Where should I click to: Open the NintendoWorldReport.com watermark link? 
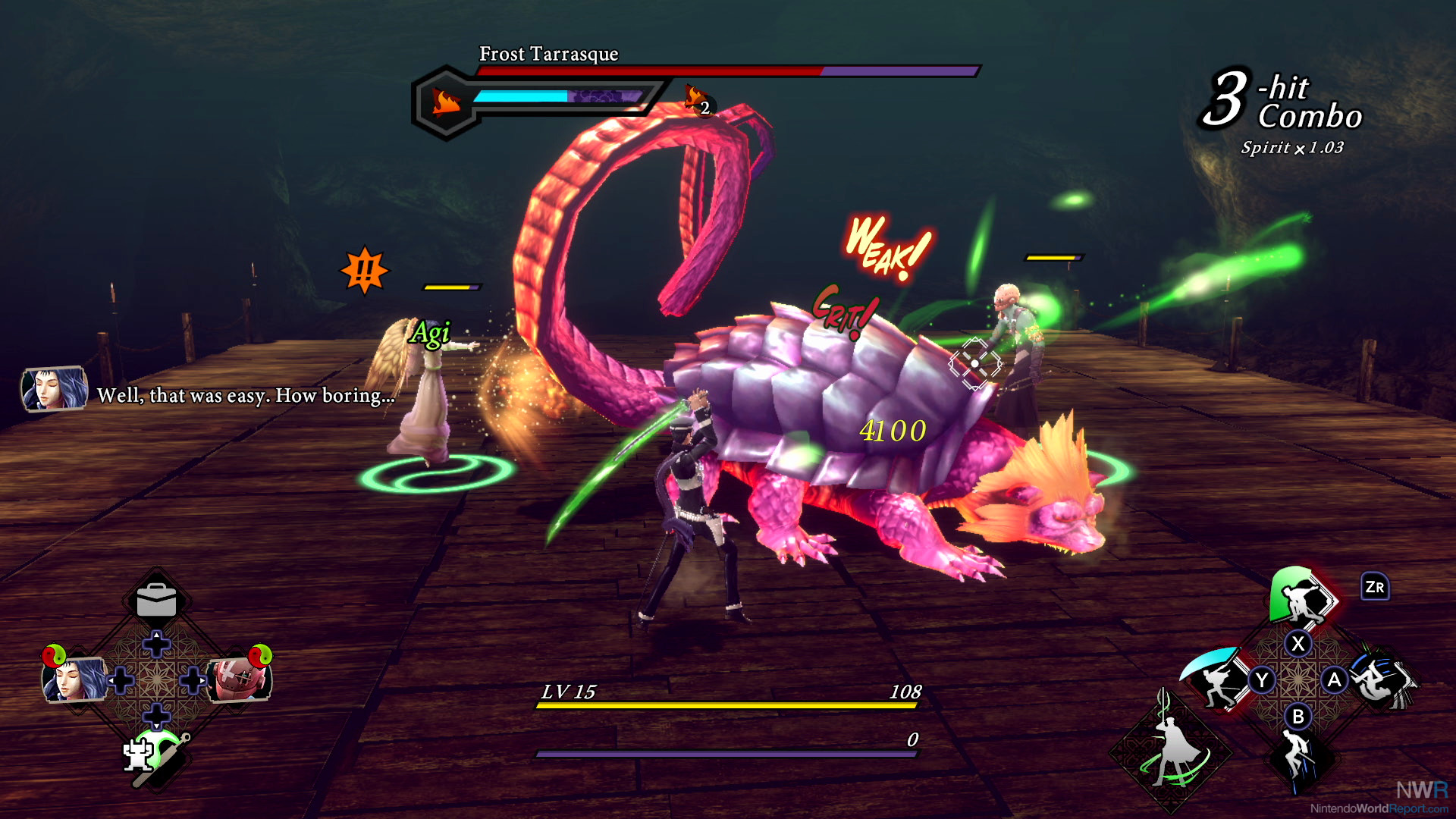1379,808
